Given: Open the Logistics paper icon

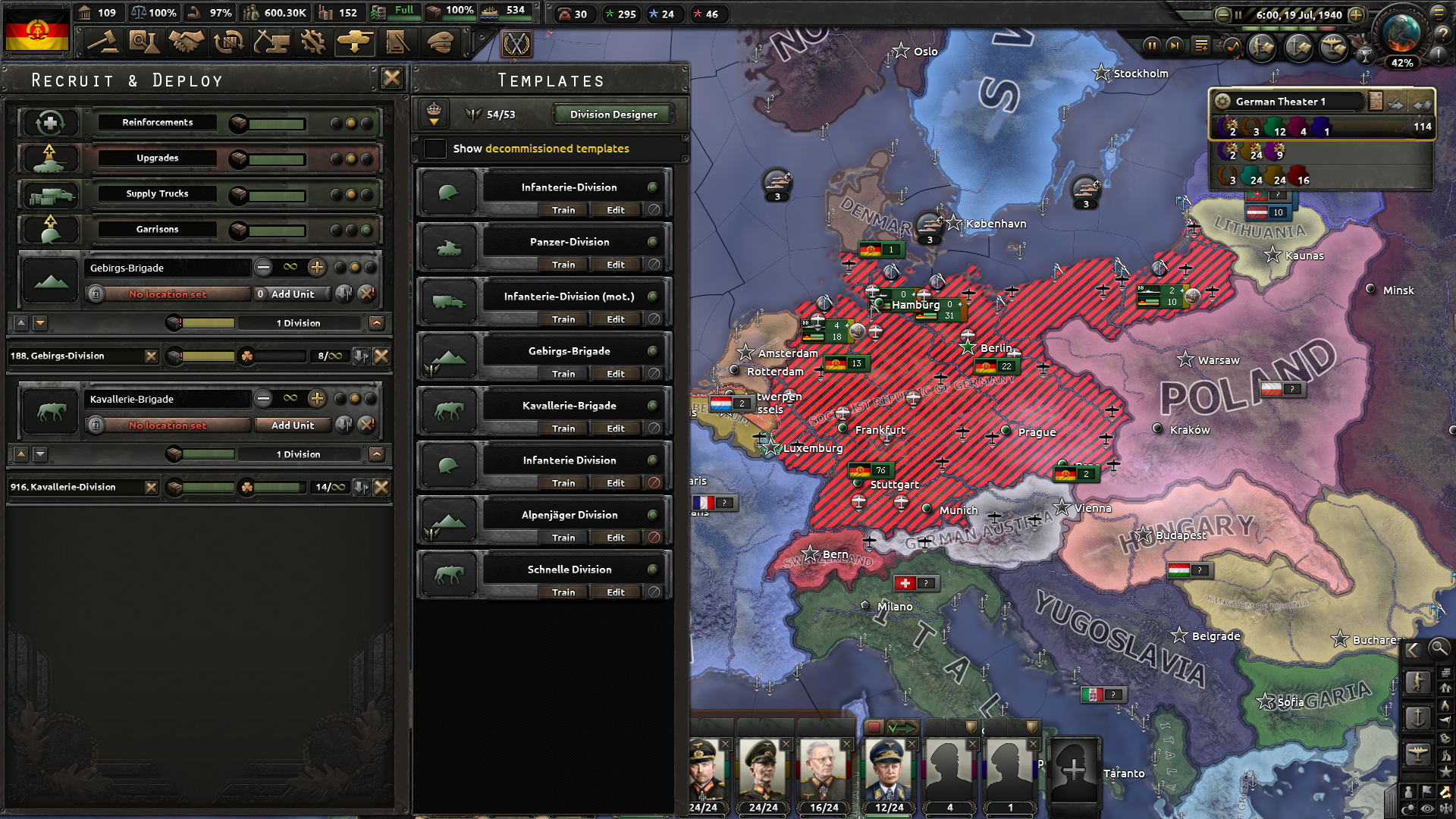Looking at the screenshot, I should [397, 43].
